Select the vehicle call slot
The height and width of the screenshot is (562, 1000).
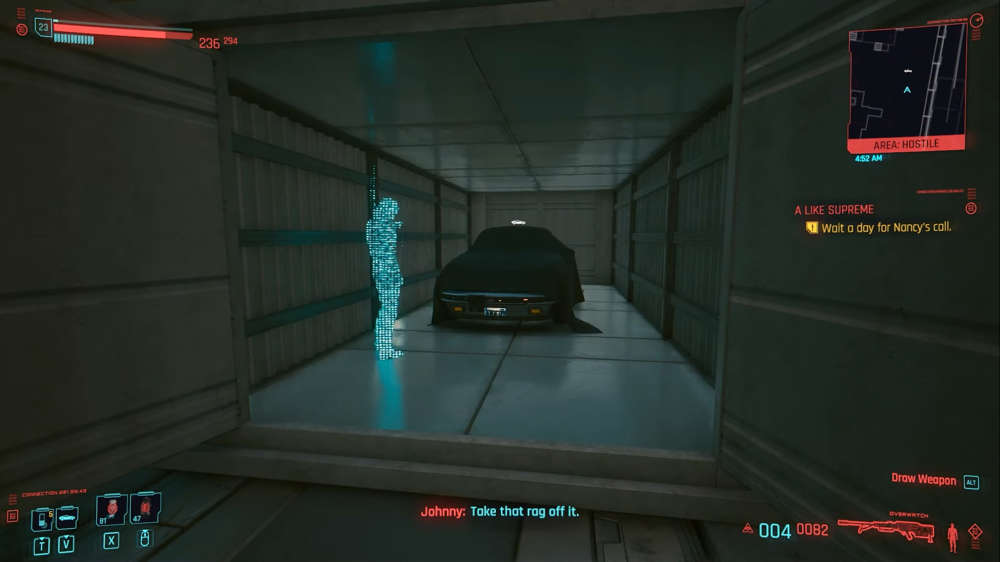67,518
